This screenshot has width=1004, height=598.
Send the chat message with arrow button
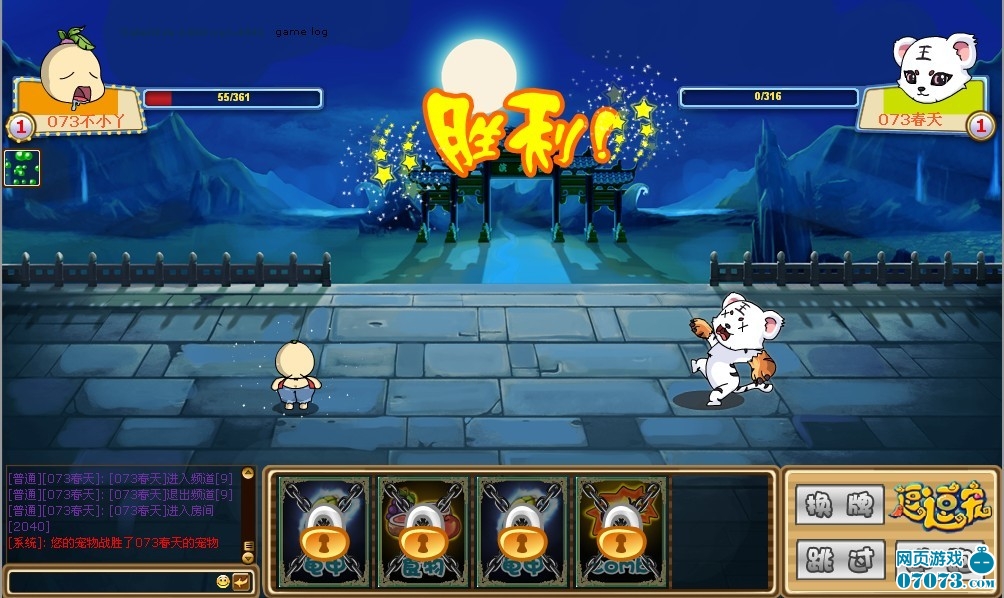click(241, 581)
